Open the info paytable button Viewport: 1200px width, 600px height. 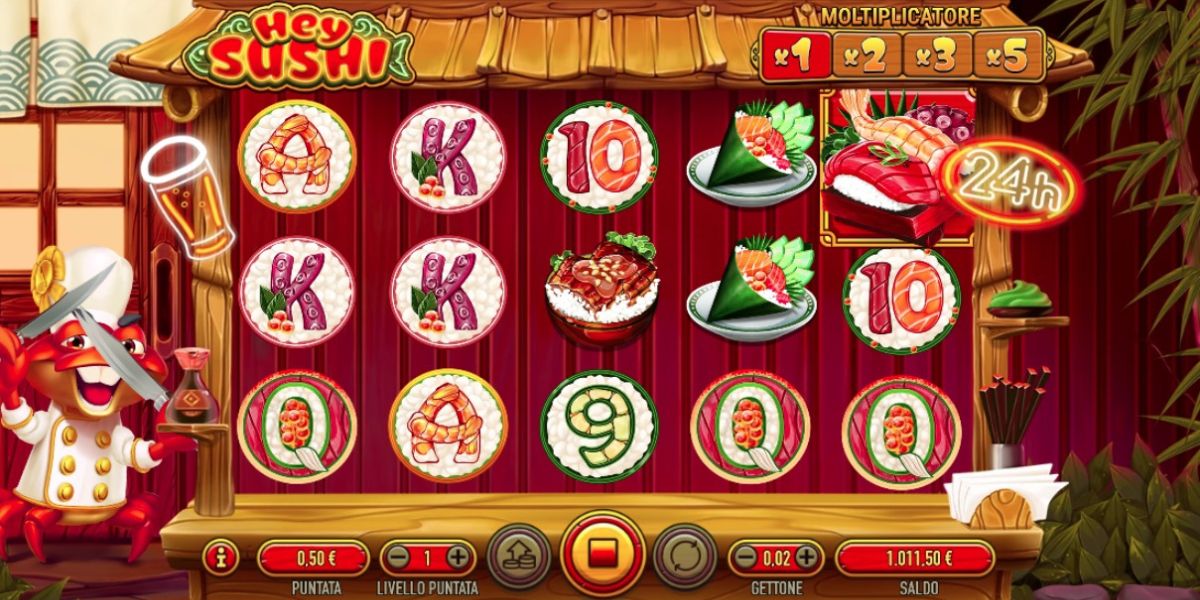[x=220, y=557]
